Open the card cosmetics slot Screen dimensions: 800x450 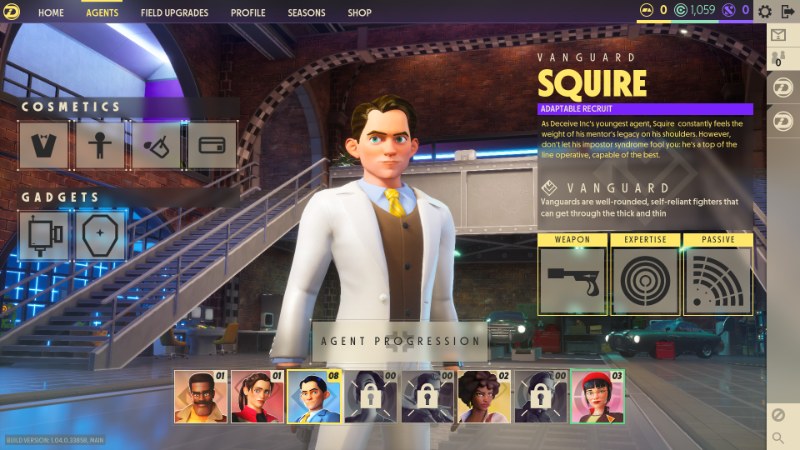(x=212, y=146)
